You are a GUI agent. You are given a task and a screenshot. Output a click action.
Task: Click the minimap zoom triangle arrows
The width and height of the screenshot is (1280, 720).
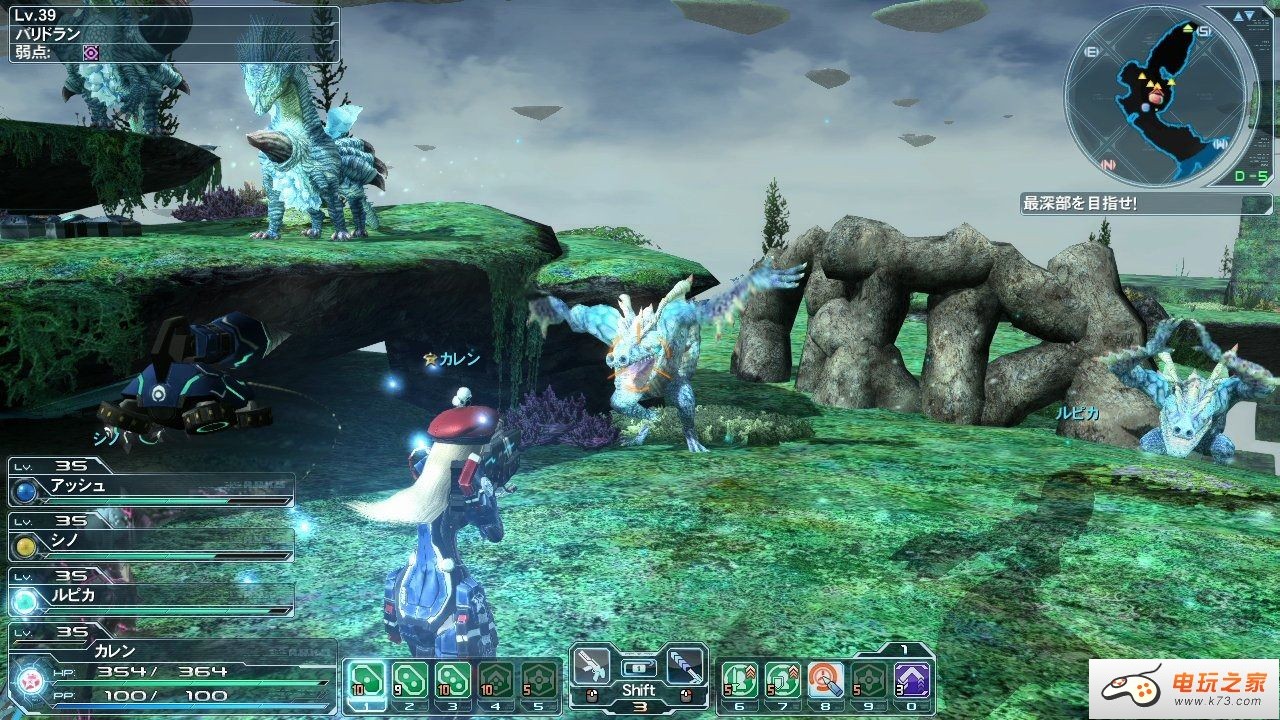pyautogui.click(x=1242, y=17)
